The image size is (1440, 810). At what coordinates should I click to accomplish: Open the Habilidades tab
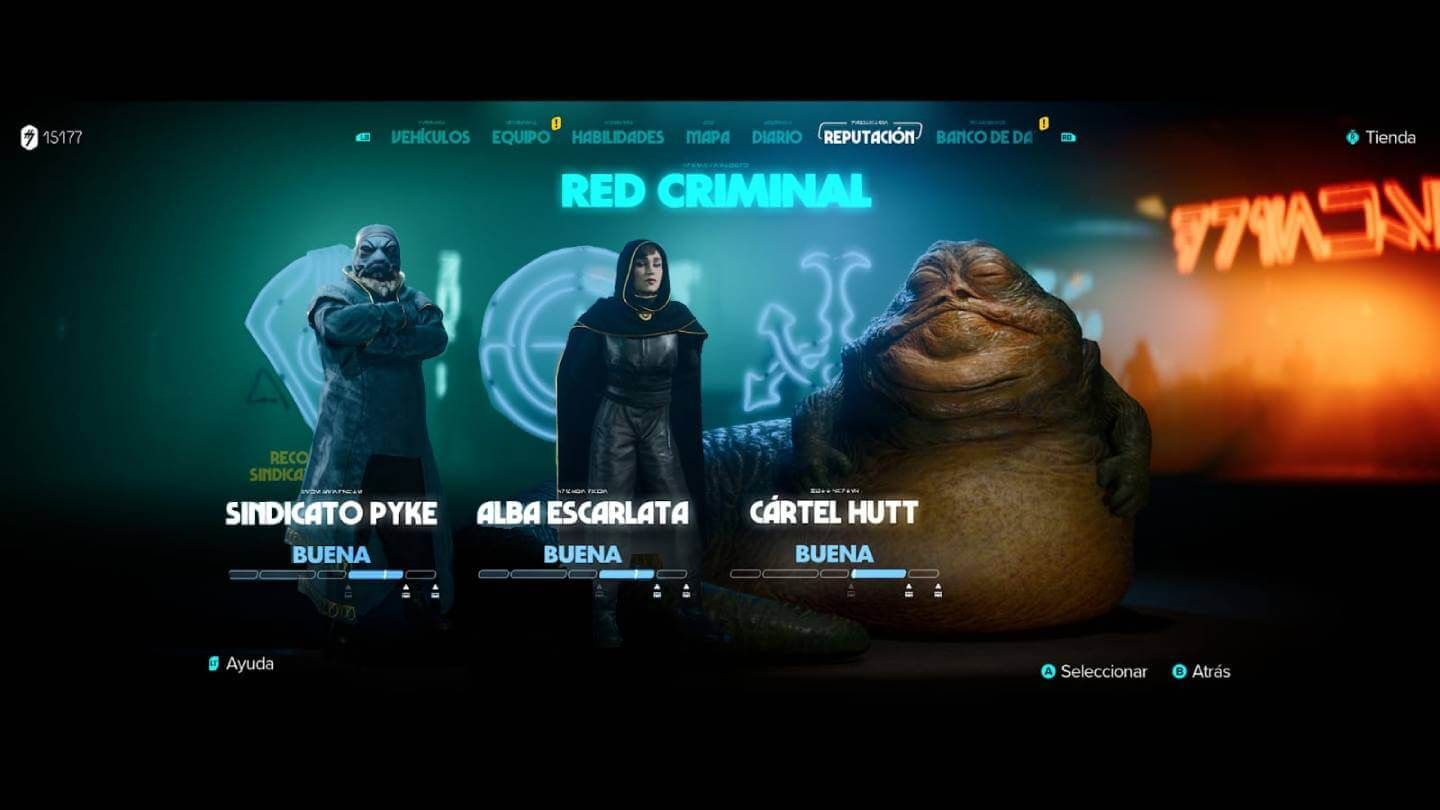click(x=616, y=137)
